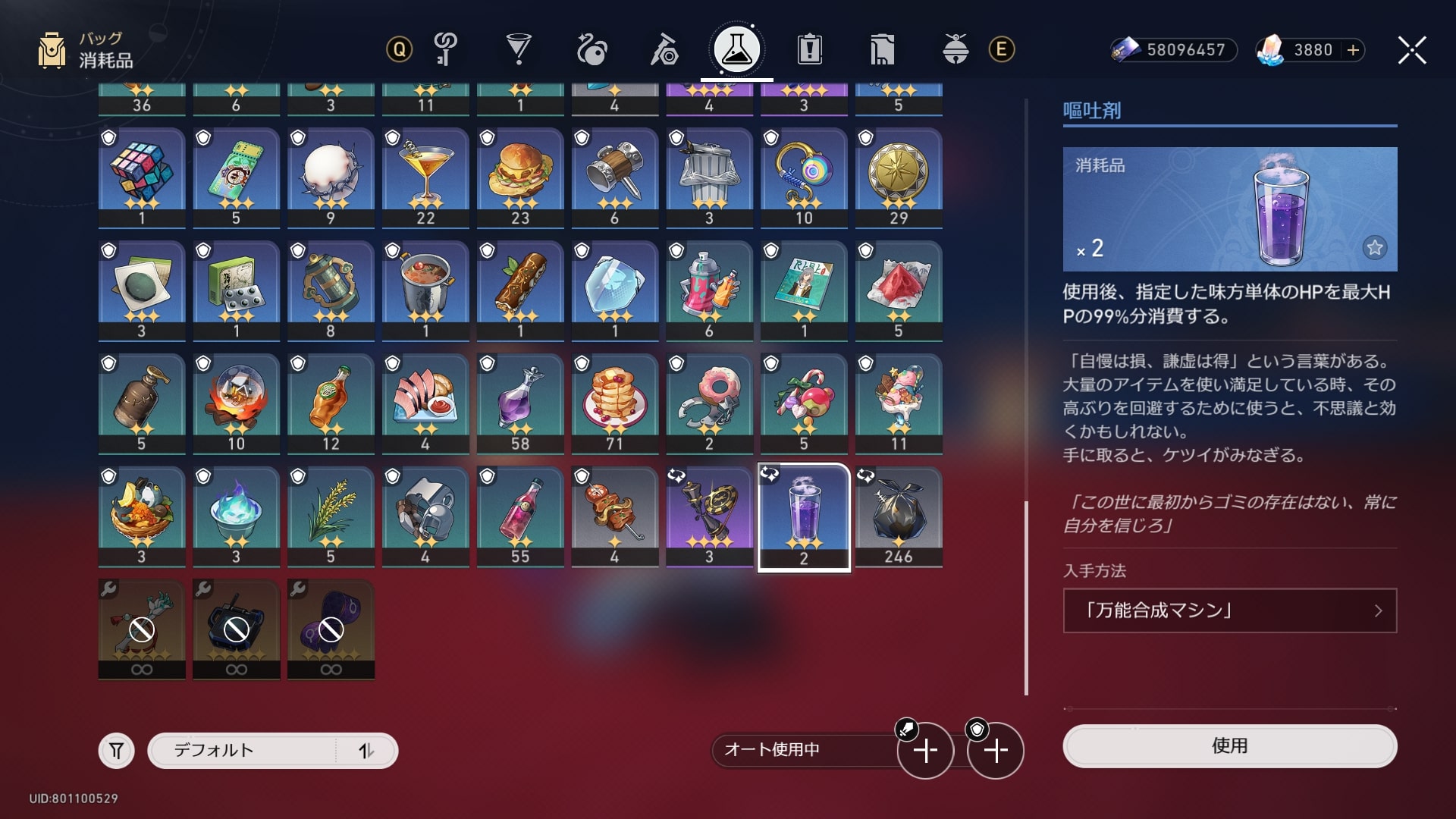
Task: Select the hamburger food item
Action: click(520, 177)
